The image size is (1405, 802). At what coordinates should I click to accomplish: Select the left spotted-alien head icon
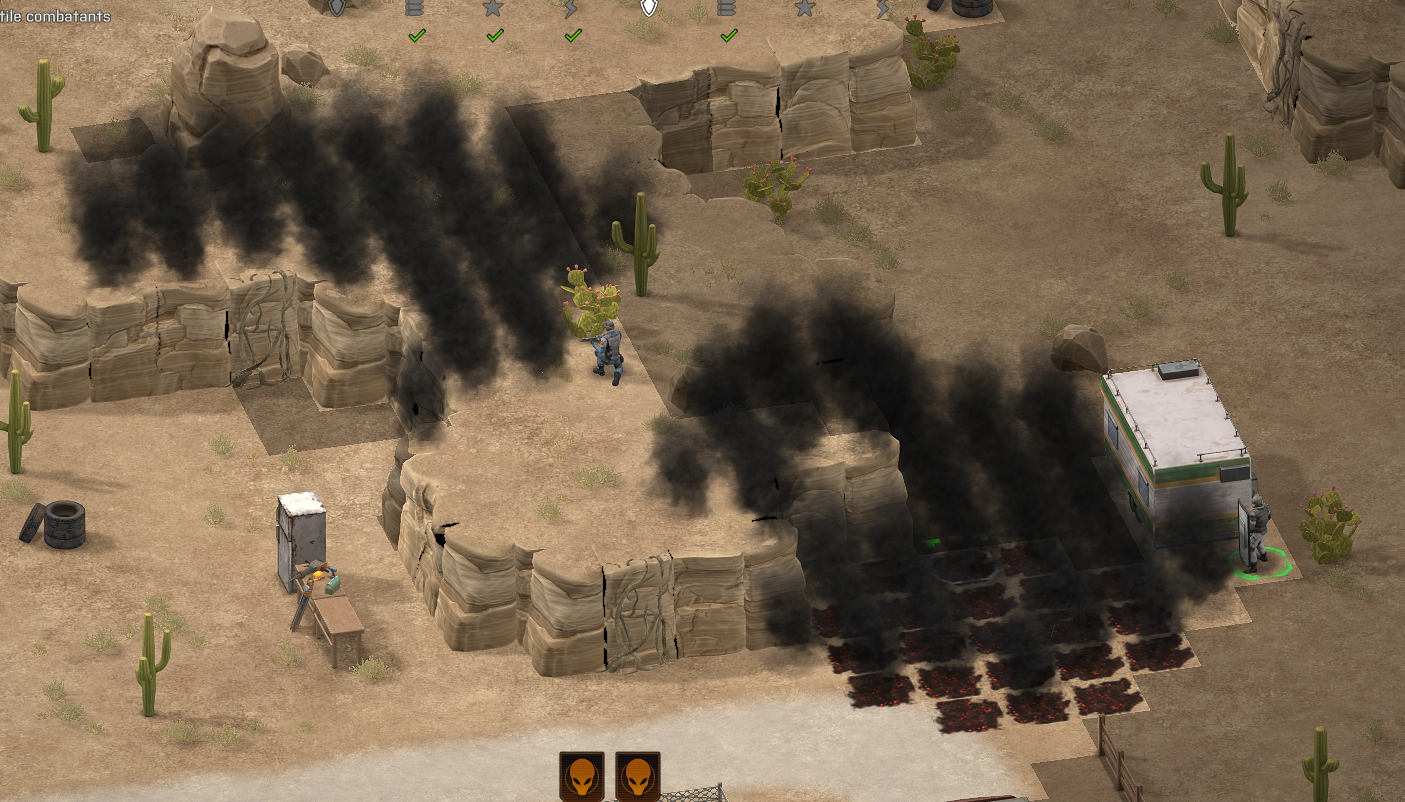point(581,776)
